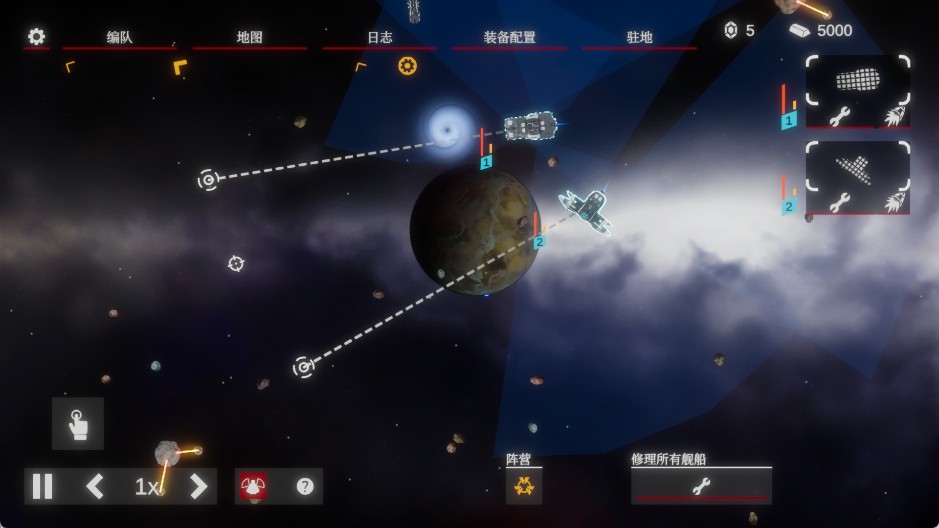Select ship 2's card thumbnail
Image resolution: width=939 pixels, height=528 pixels.
(x=858, y=166)
